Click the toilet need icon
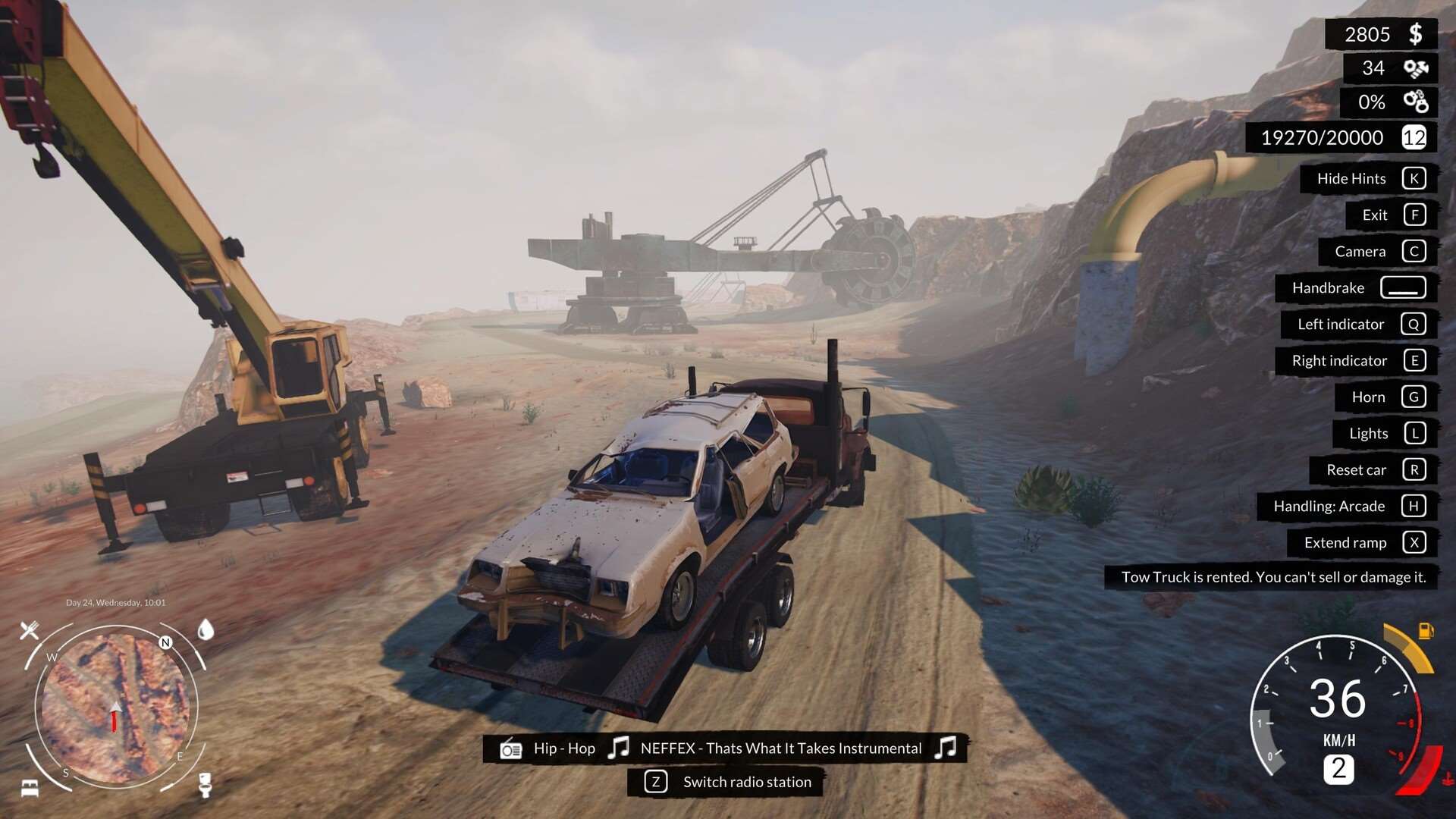The image size is (1456, 819). coord(205,784)
